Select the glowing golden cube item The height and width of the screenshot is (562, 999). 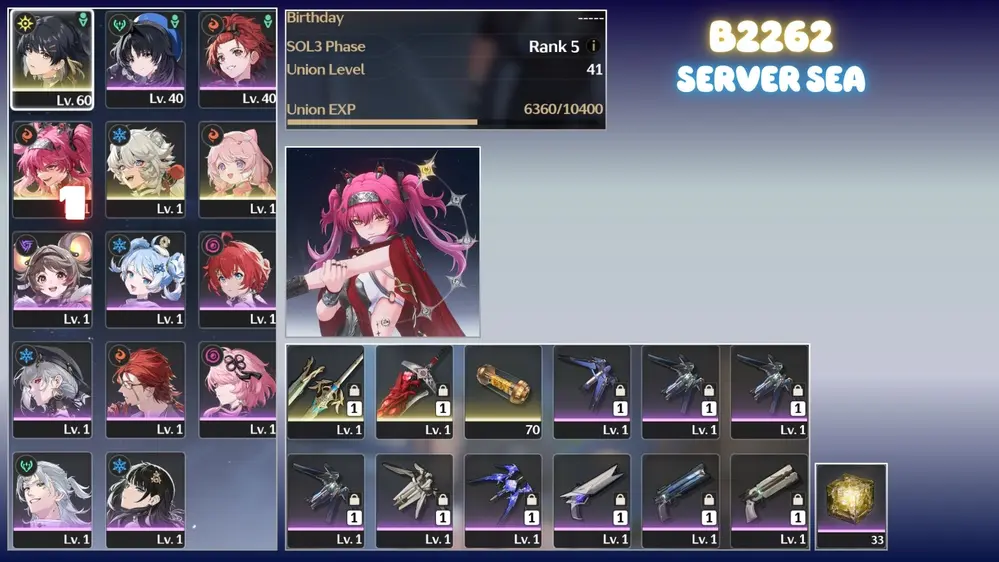(851, 505)
